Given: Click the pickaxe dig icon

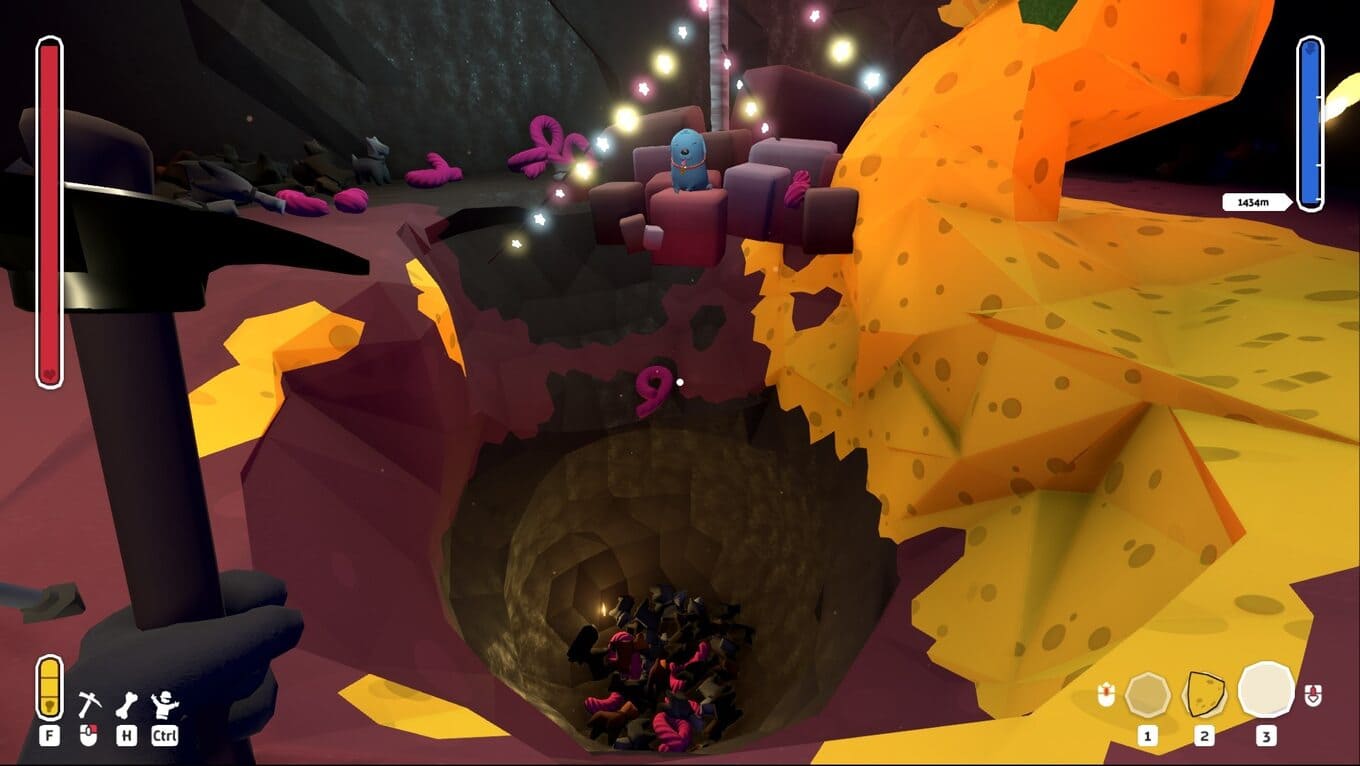Looking at the screenshot, I should point(89,705).
